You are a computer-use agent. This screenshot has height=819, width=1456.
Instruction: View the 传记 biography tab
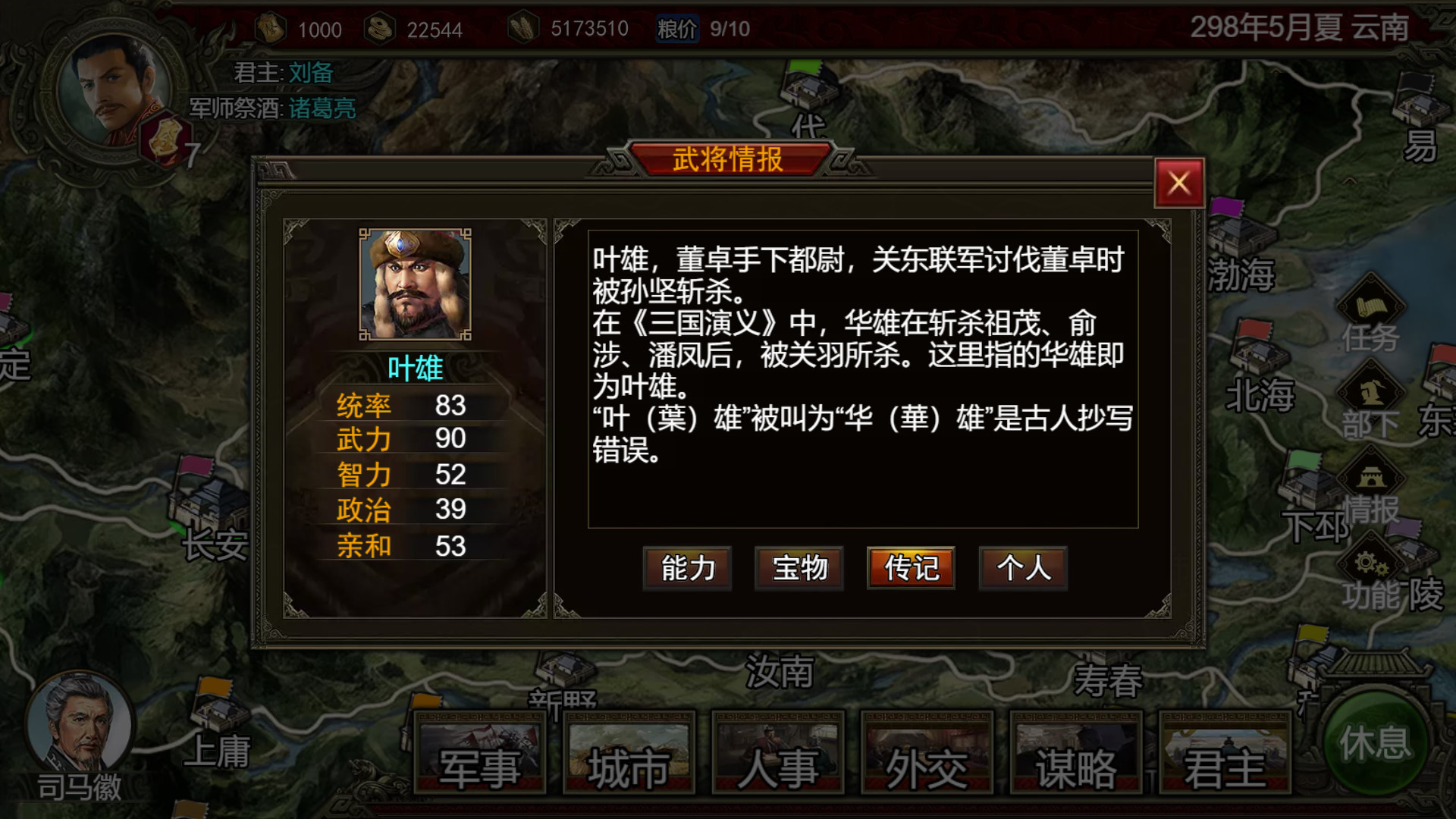tap(910, 568)
